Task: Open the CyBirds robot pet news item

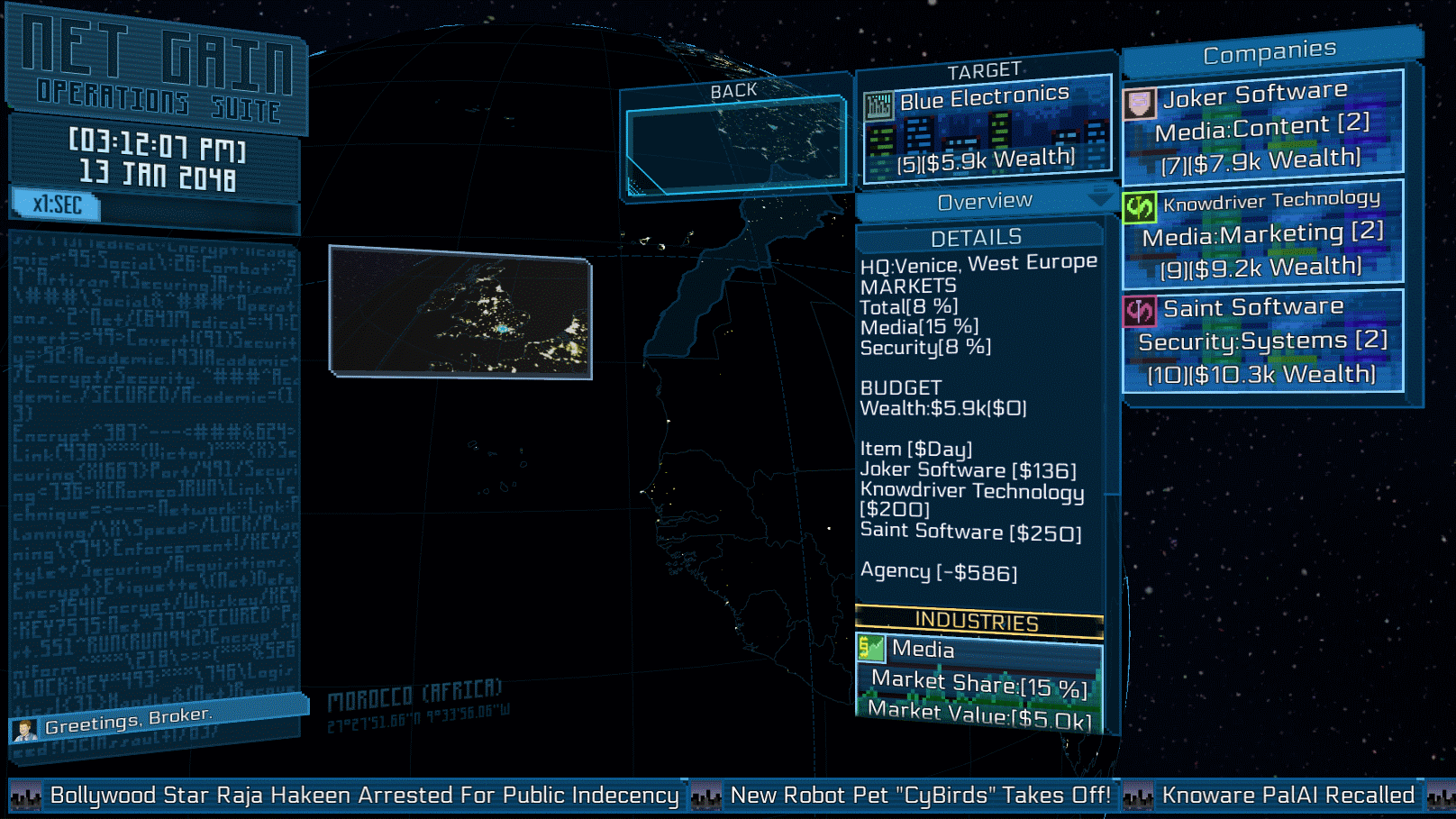Action: tap(919, 796)
